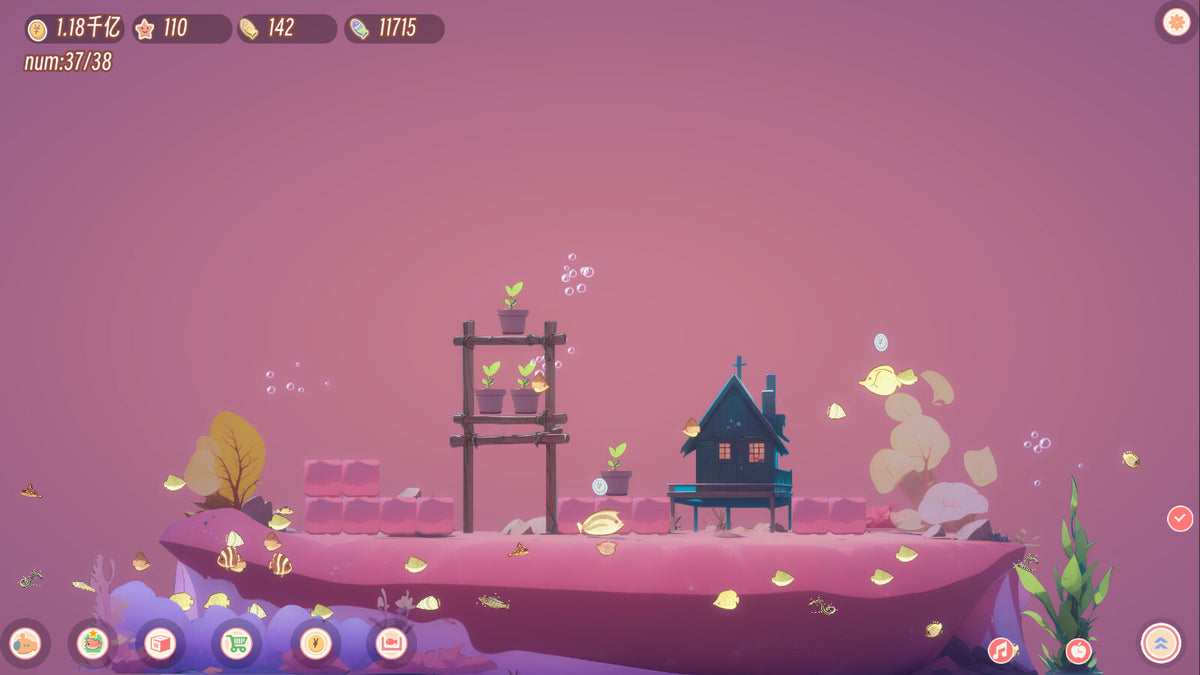Open the fish tank button
The width and height of the screenshot is (1200, 675).
(391, 643)
